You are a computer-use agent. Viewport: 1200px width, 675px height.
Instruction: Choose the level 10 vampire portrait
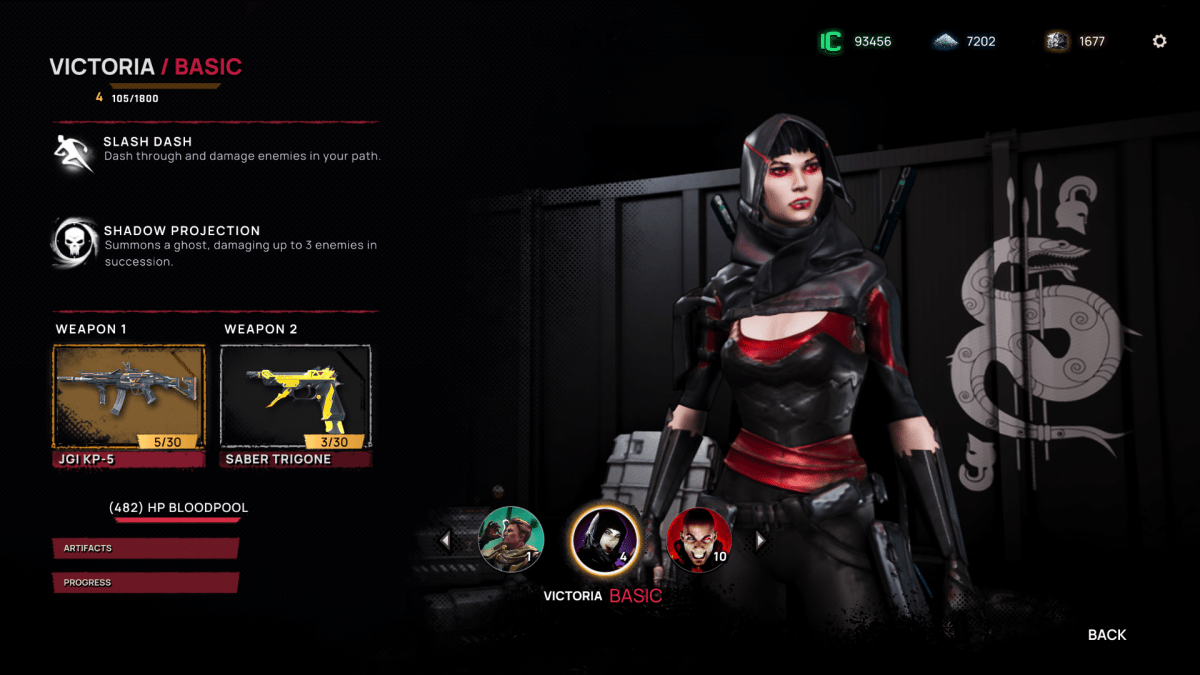(698, 539)
